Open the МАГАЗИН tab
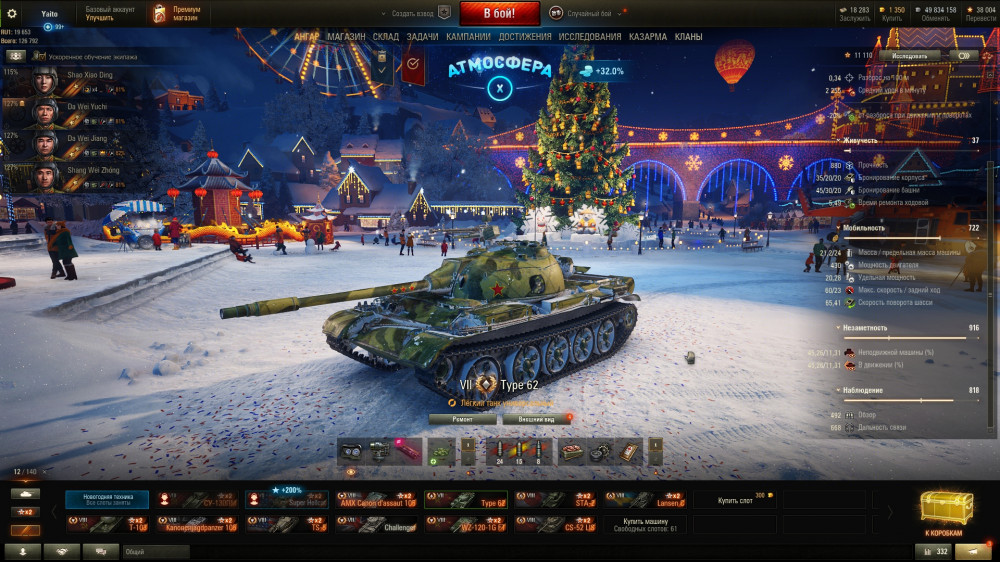Screen dimensions: 1000x562 pos(346,37)
